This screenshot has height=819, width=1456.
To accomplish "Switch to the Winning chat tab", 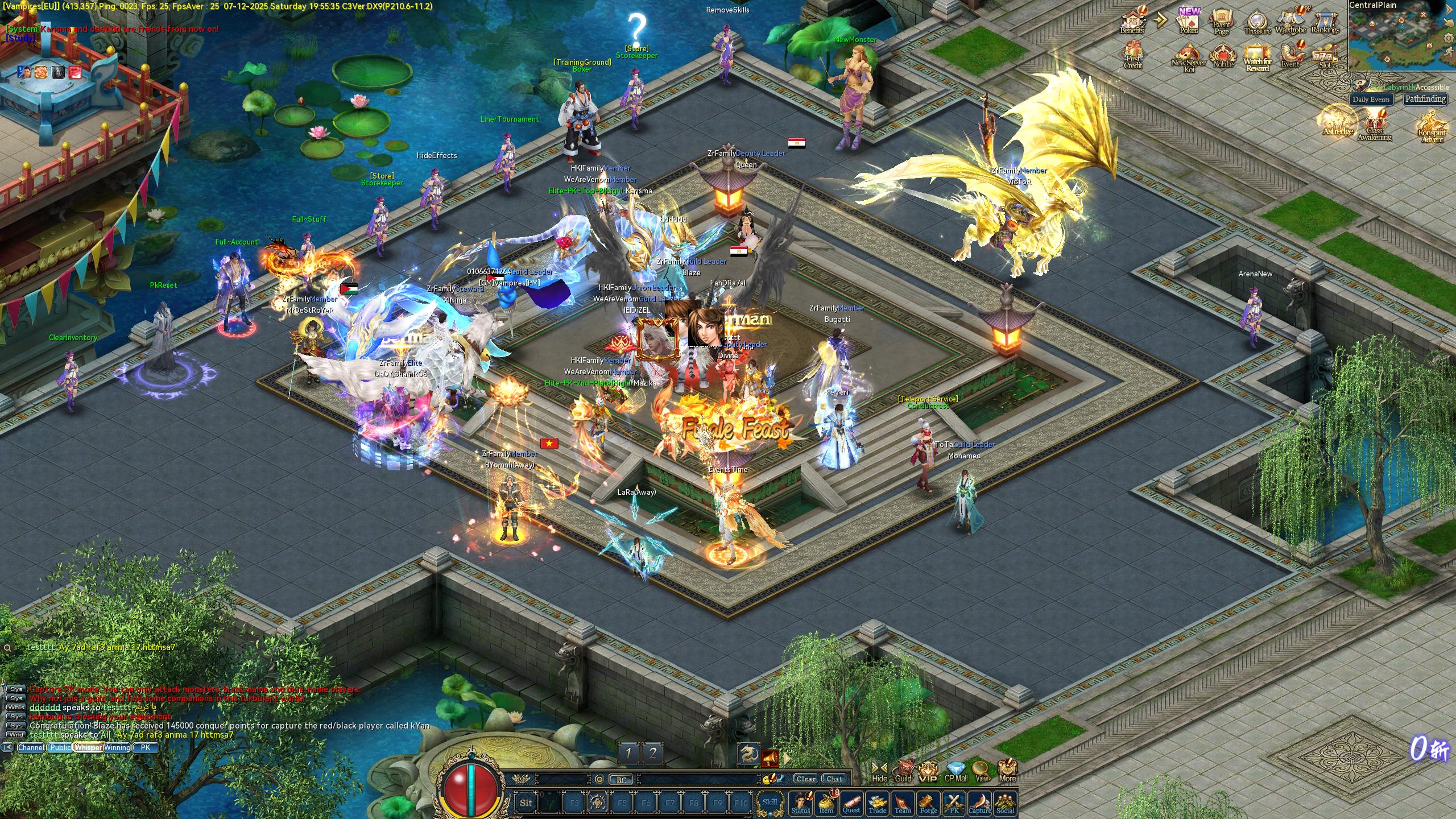I will [117, 747].
